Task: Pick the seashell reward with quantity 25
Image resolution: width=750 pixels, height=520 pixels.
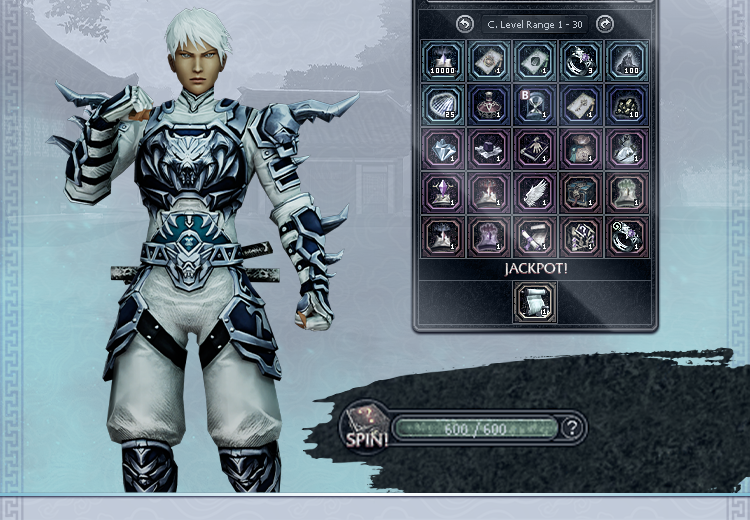Action: point(441,105)
